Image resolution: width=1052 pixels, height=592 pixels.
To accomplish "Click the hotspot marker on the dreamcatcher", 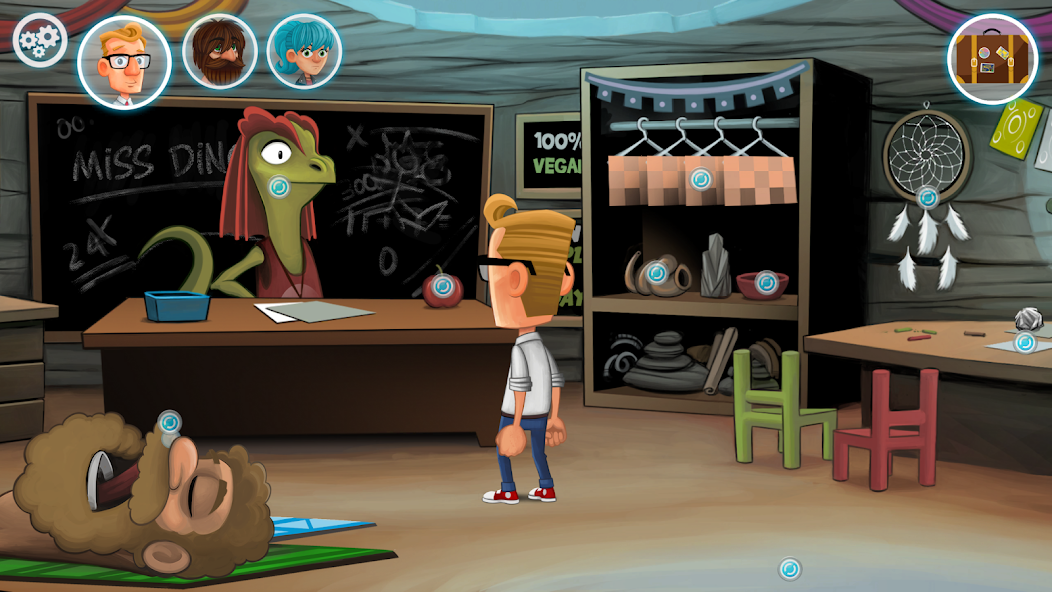I will (x=928, y=198).
